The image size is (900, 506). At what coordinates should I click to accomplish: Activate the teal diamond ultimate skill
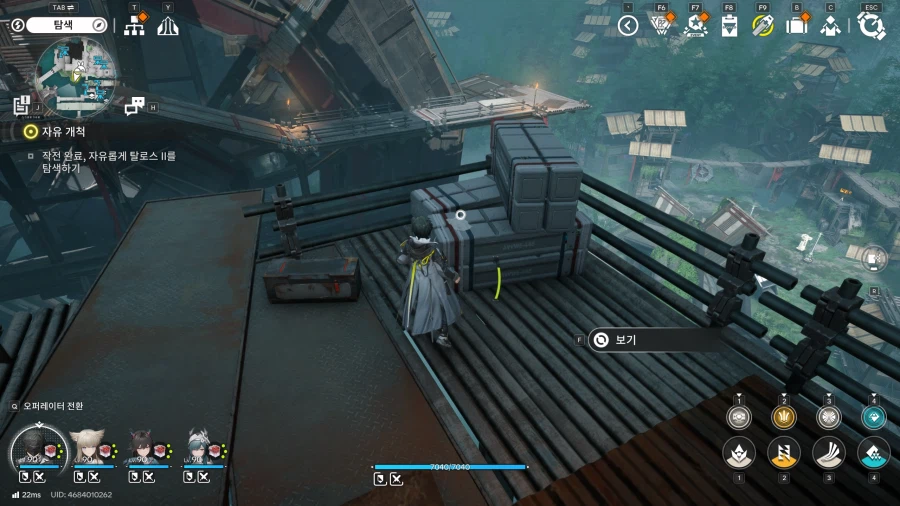(x=873, y=418)
